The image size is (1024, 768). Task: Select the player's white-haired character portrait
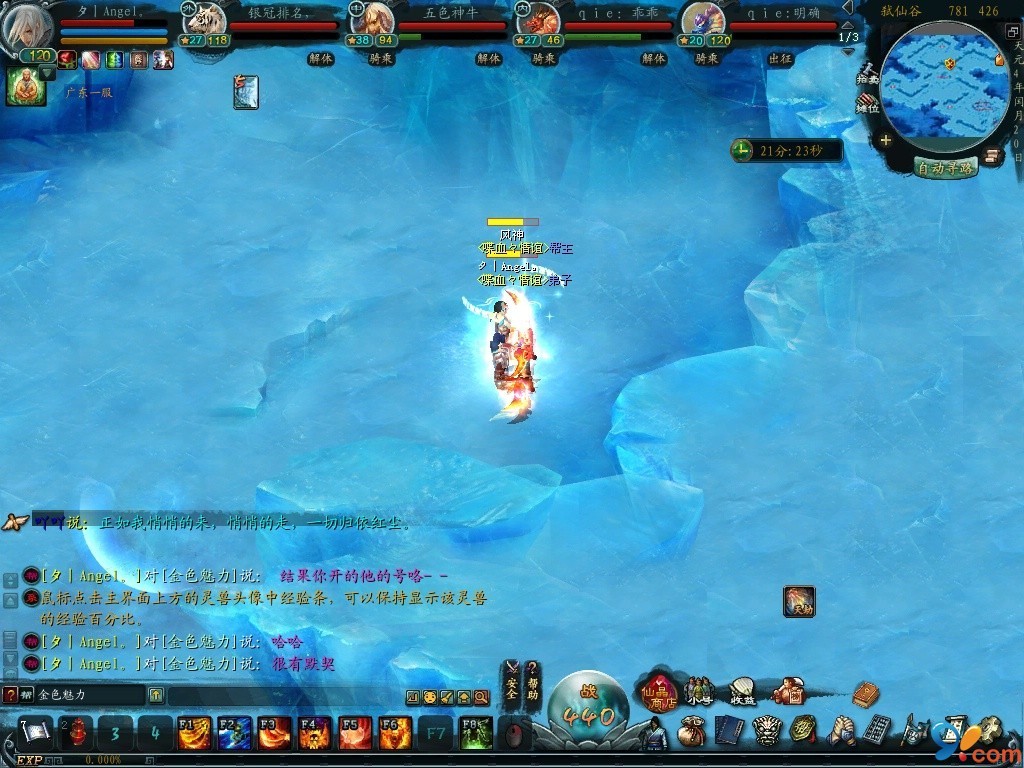pyautogui.click(x=27, y=28)
